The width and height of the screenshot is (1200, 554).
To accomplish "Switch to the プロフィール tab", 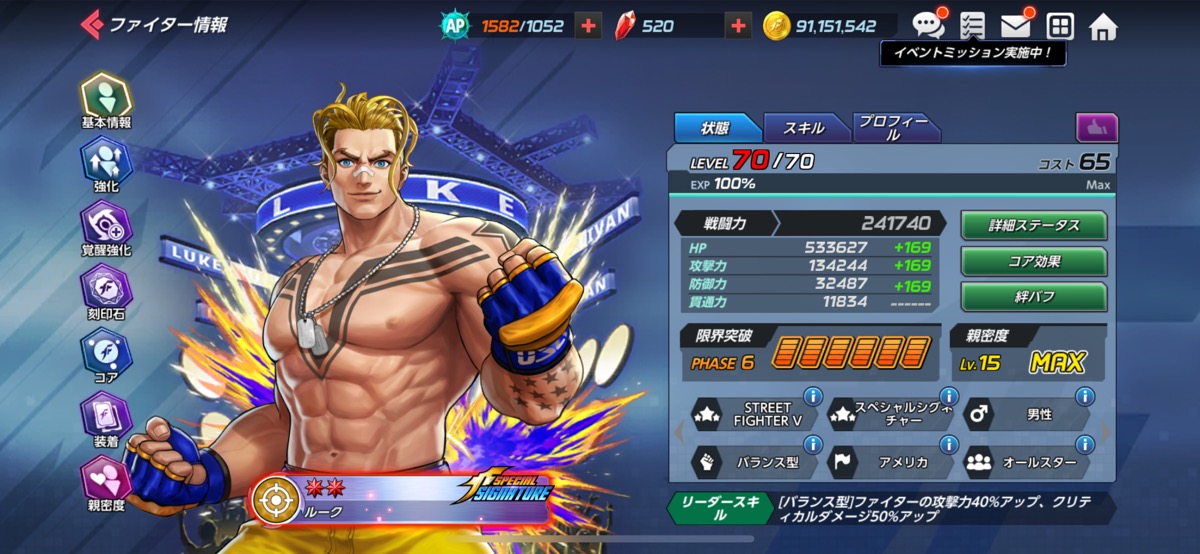I will [x=894, y=128].
